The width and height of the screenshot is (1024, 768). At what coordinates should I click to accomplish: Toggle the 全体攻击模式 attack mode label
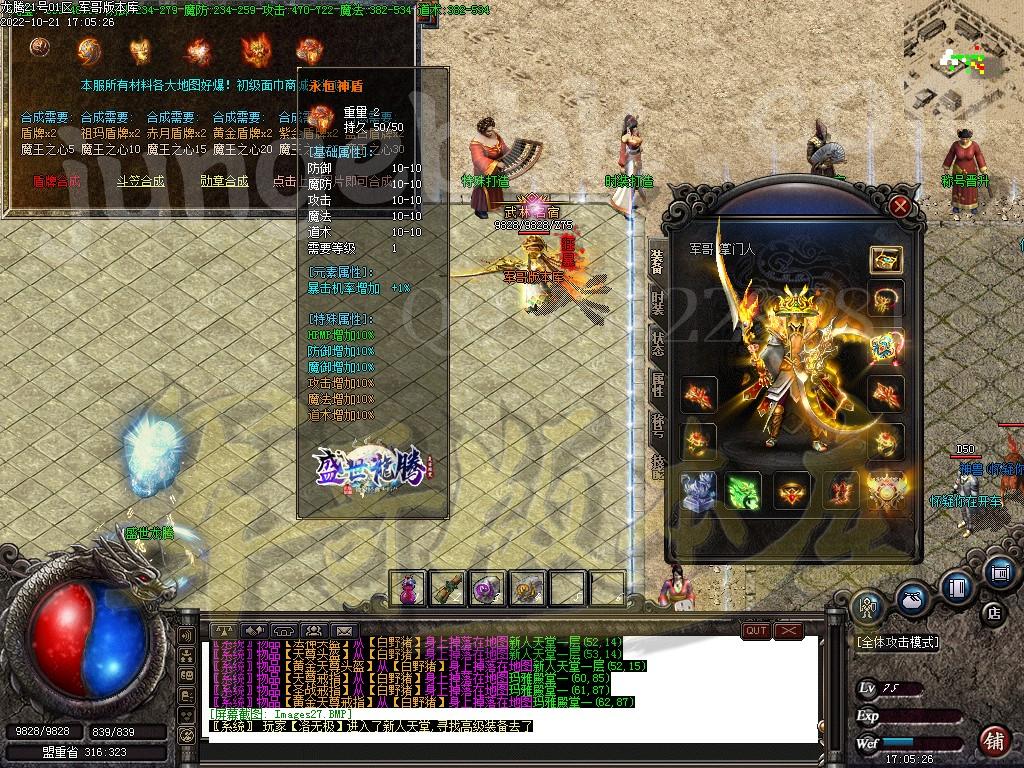pos(898,642)
